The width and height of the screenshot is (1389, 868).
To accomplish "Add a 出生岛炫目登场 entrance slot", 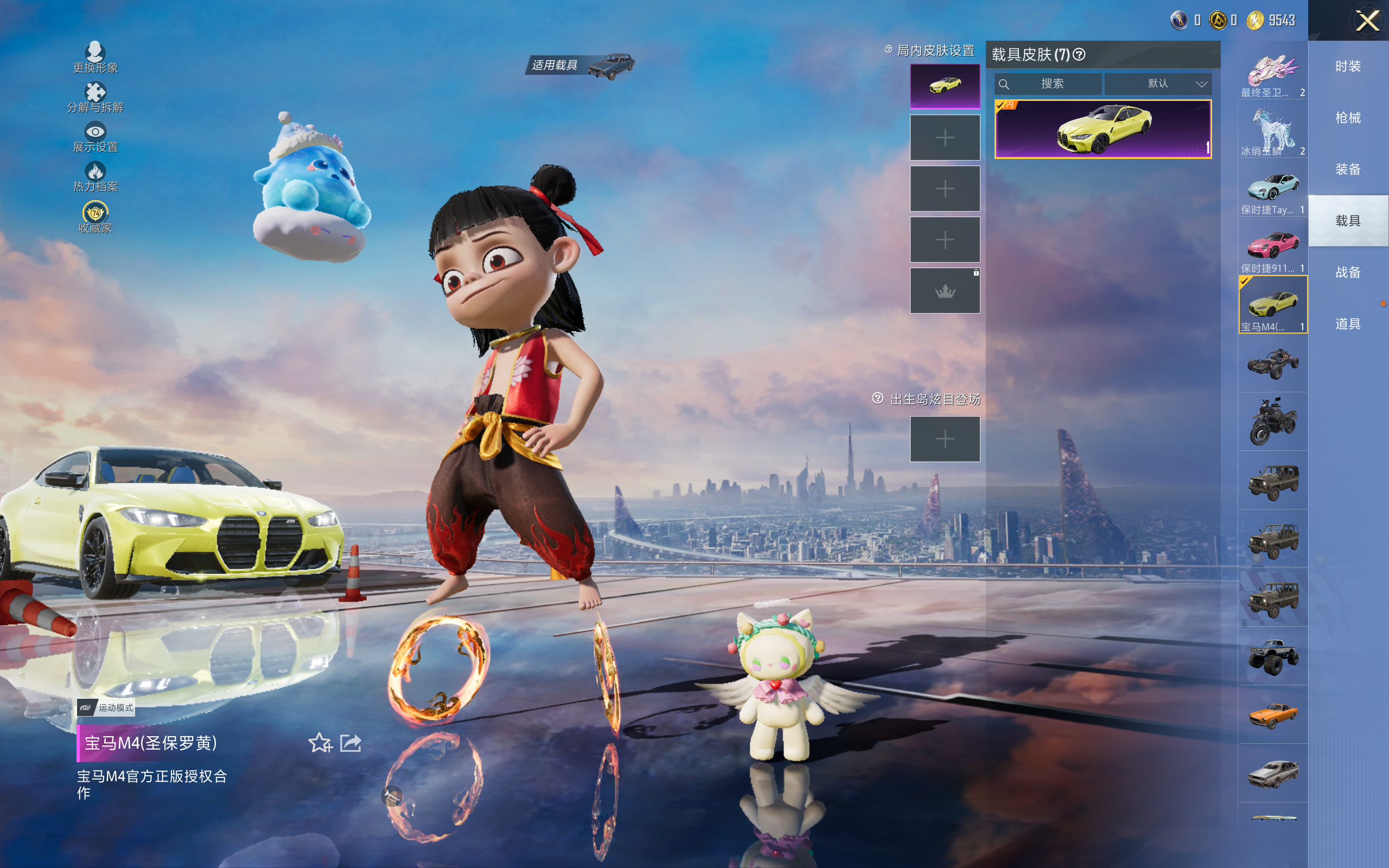I will (945, 439).
